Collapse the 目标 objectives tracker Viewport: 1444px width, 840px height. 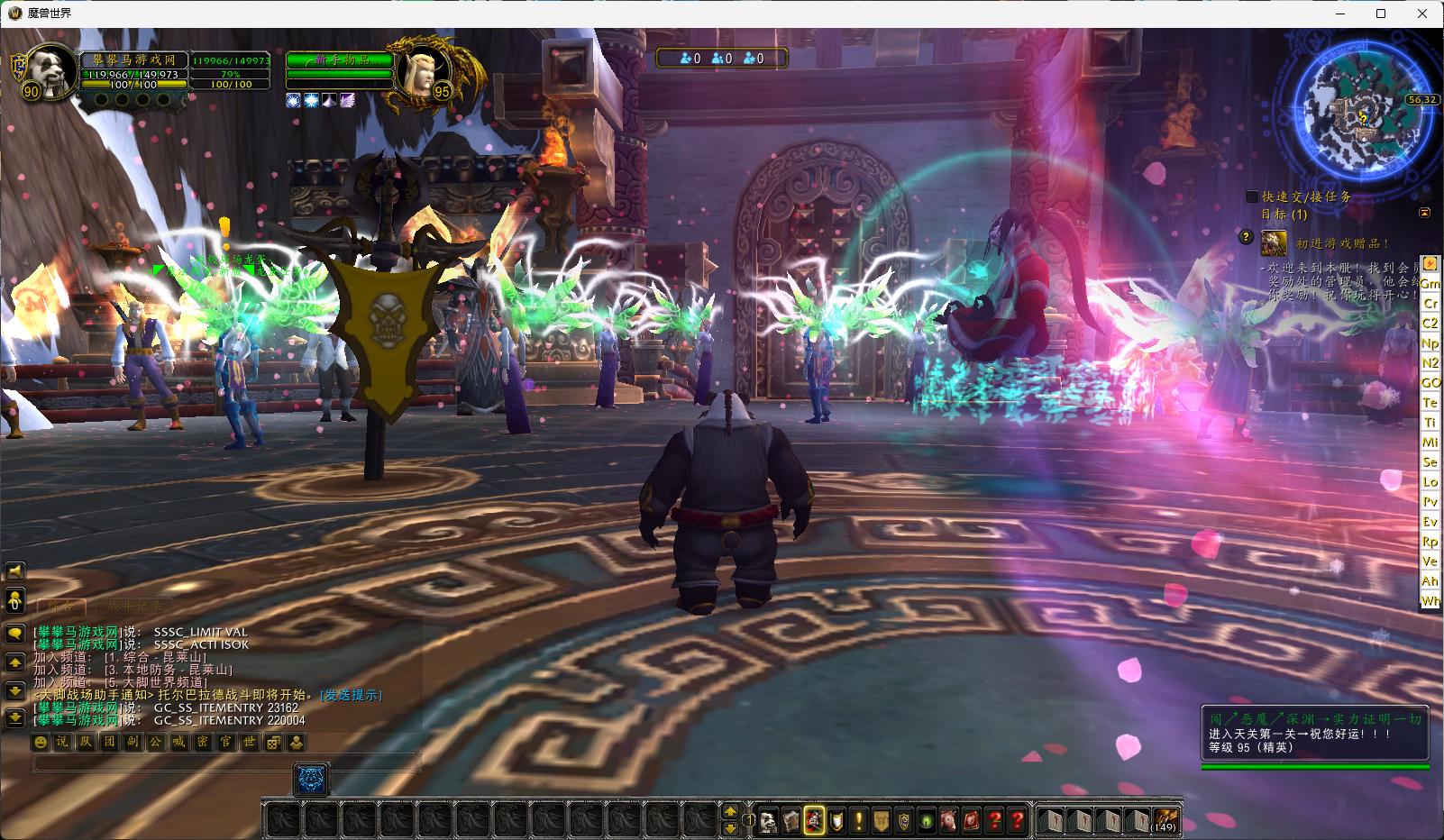1424,214
